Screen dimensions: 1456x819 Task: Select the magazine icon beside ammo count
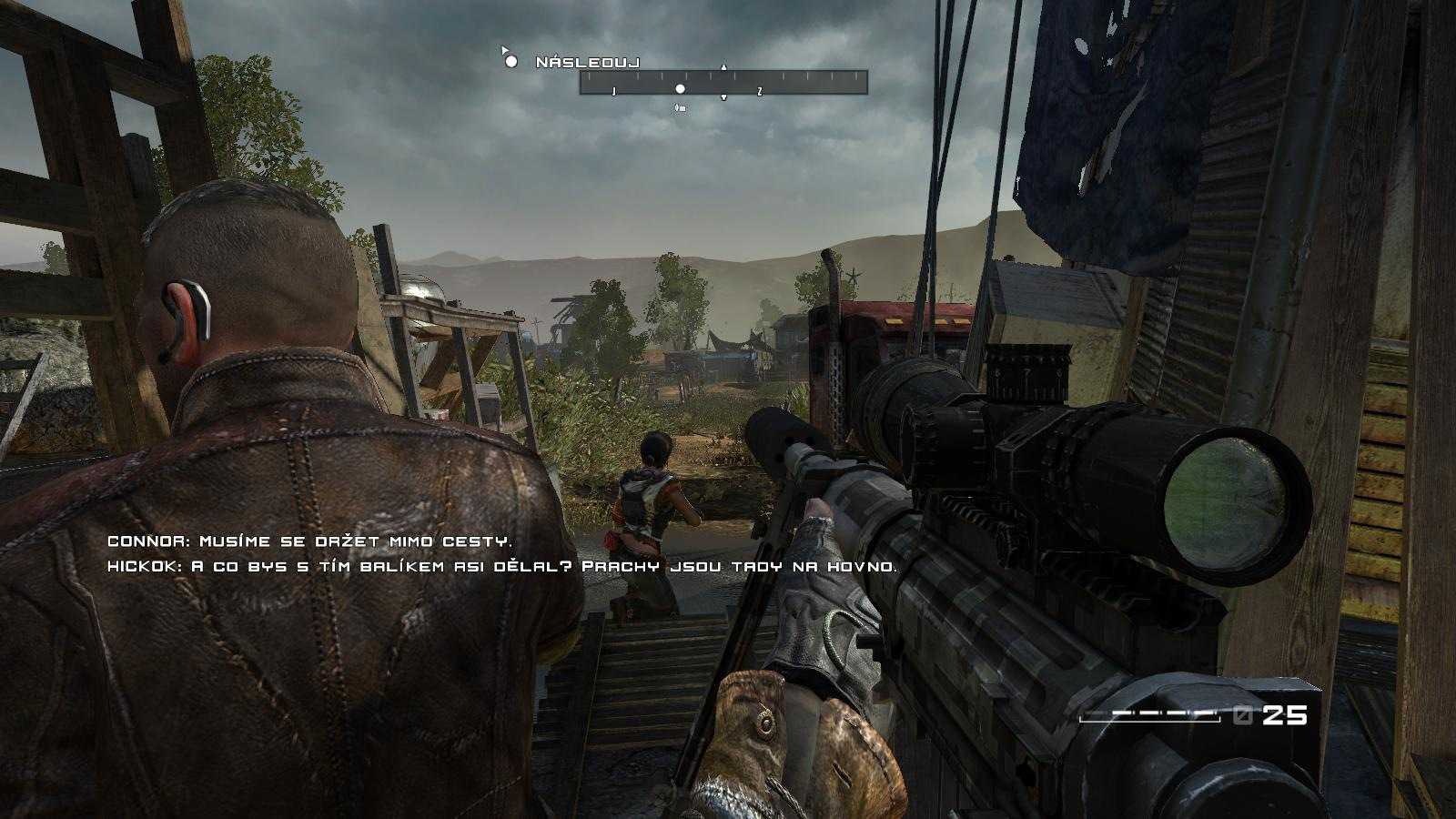[x=1243, y=714]
